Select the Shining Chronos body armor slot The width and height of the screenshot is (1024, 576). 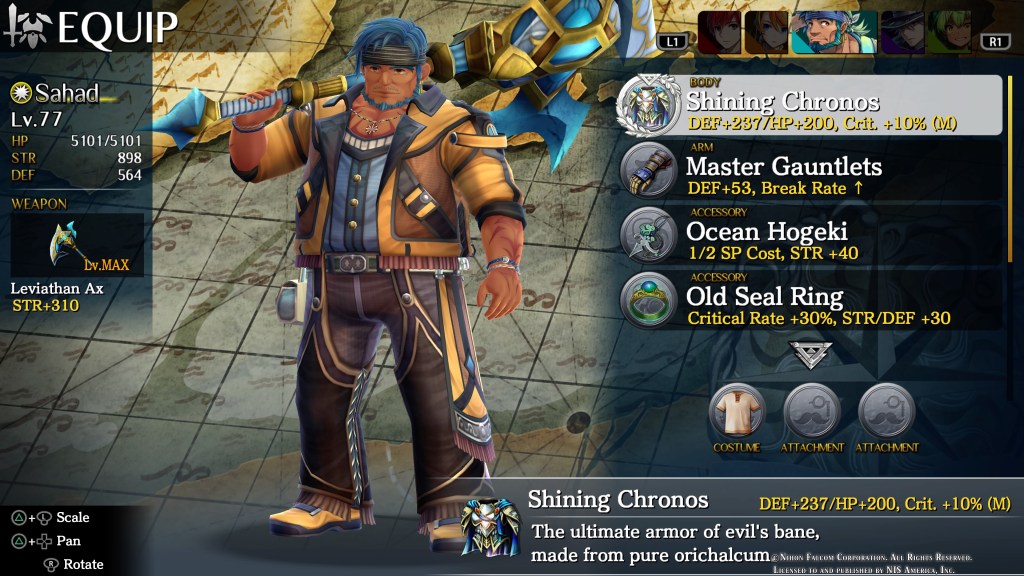pyautogui.click(x=810, y=105)
